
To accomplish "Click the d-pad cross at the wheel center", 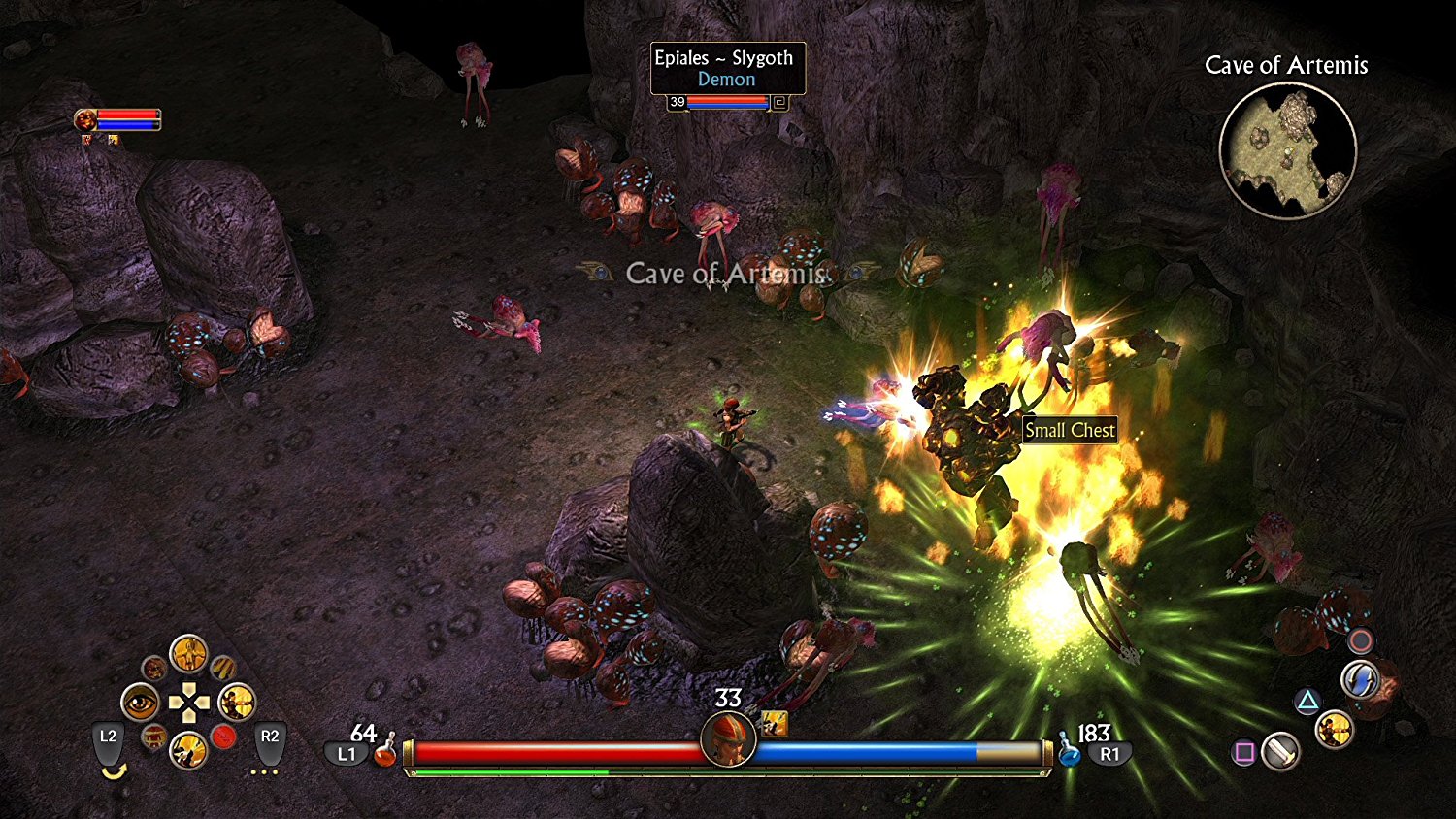I will pos(189,702).
